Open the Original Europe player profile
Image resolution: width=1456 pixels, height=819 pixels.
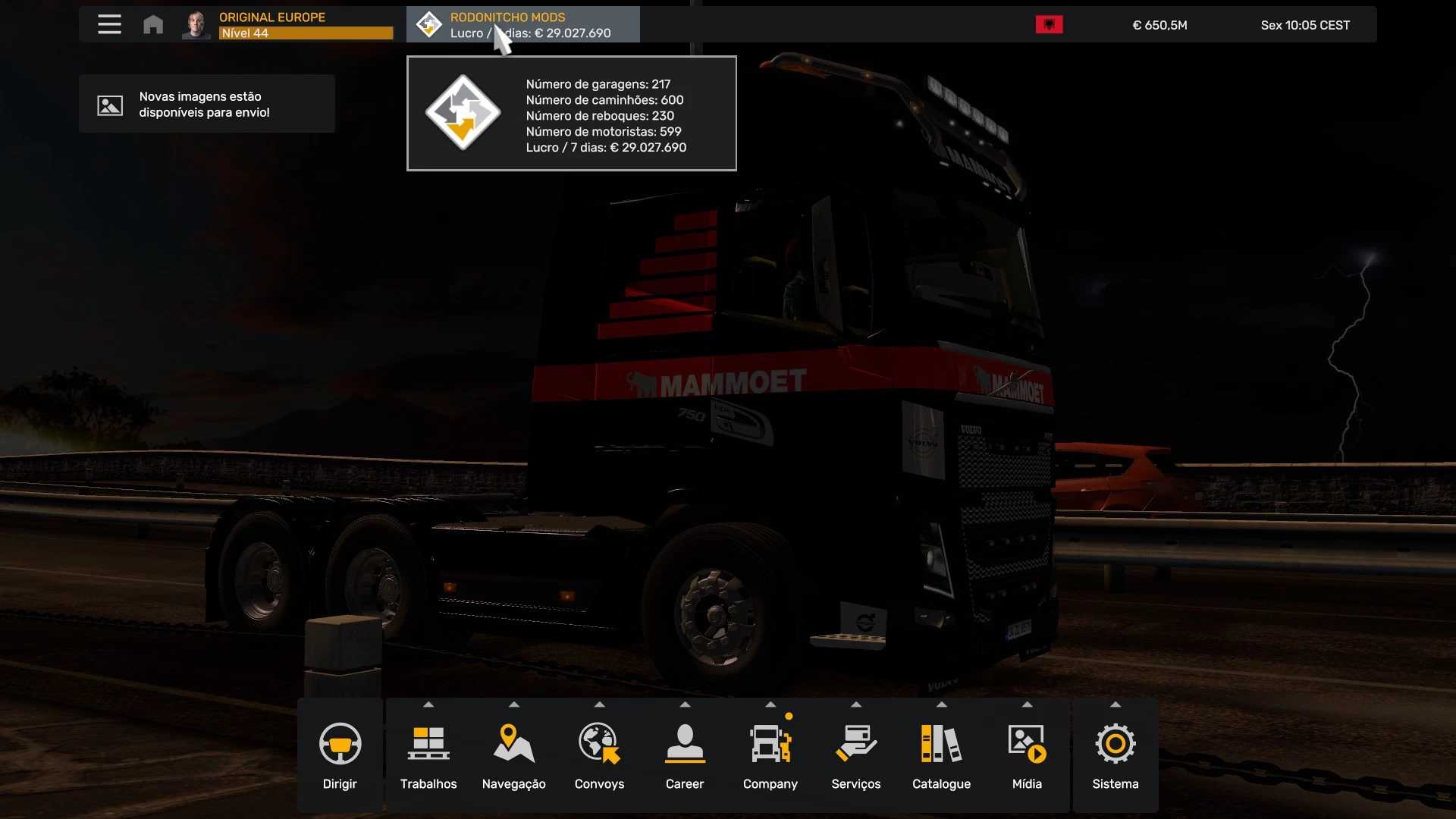click(288, 24)
